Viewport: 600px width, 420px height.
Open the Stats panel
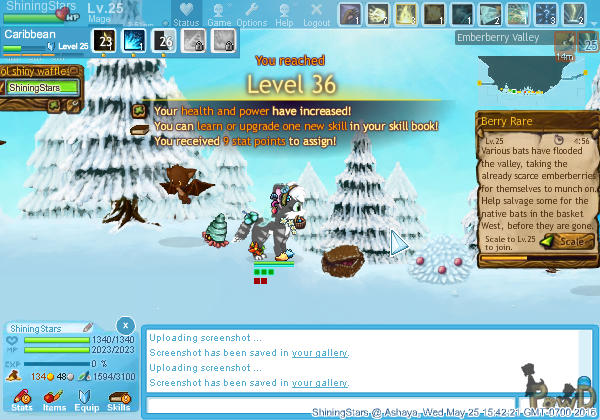tap(22, 401)
